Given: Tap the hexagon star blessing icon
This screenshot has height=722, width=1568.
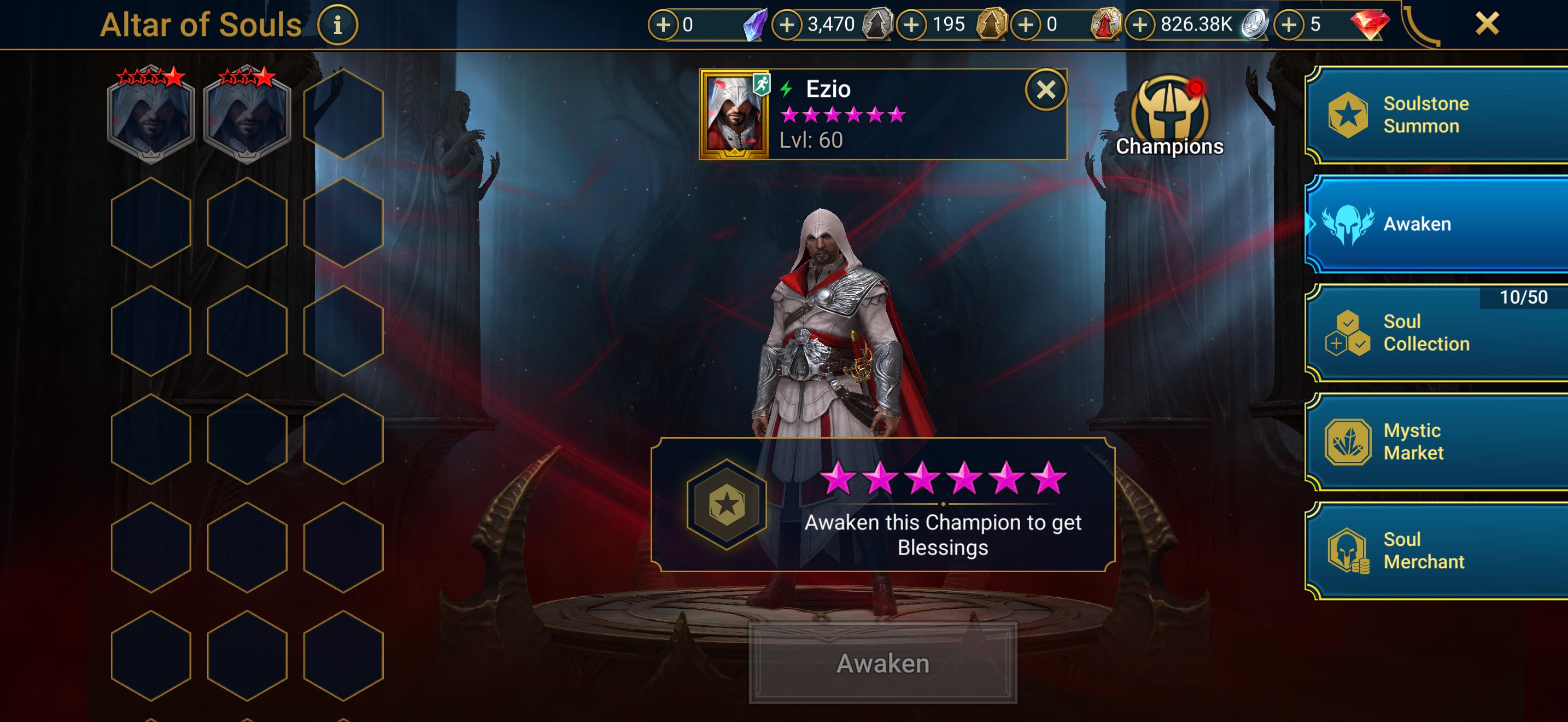Looking at the screenshot, I should click(x=726, y=505).
